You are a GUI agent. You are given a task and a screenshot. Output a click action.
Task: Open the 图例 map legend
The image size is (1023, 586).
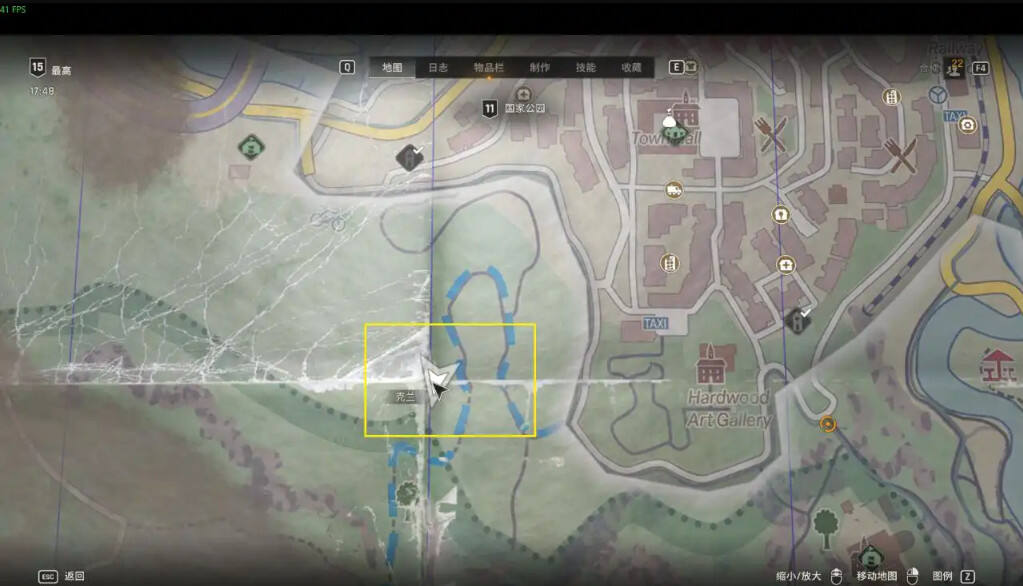[x=941, y=576]
